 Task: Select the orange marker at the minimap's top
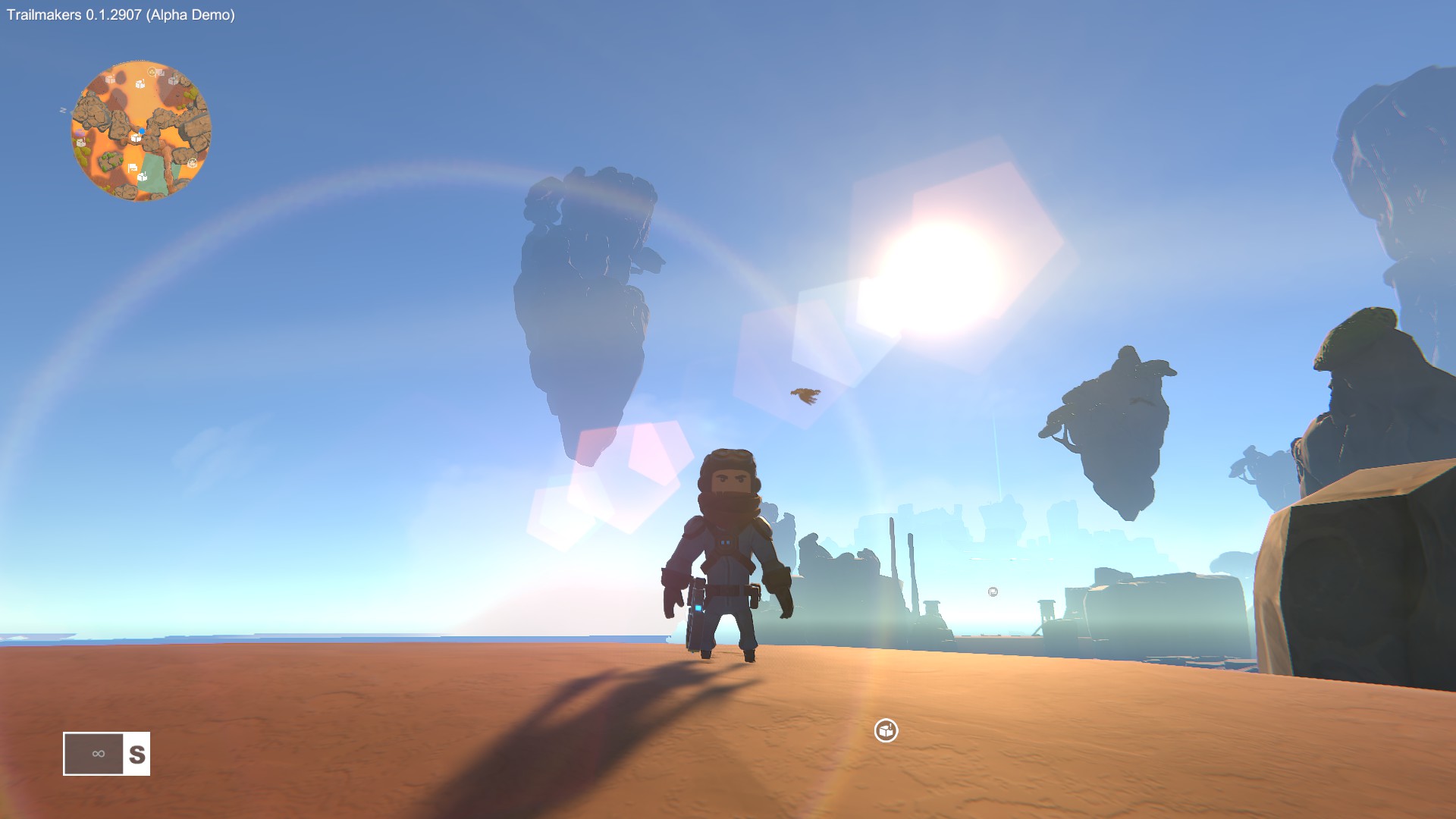tap(152, 72)
